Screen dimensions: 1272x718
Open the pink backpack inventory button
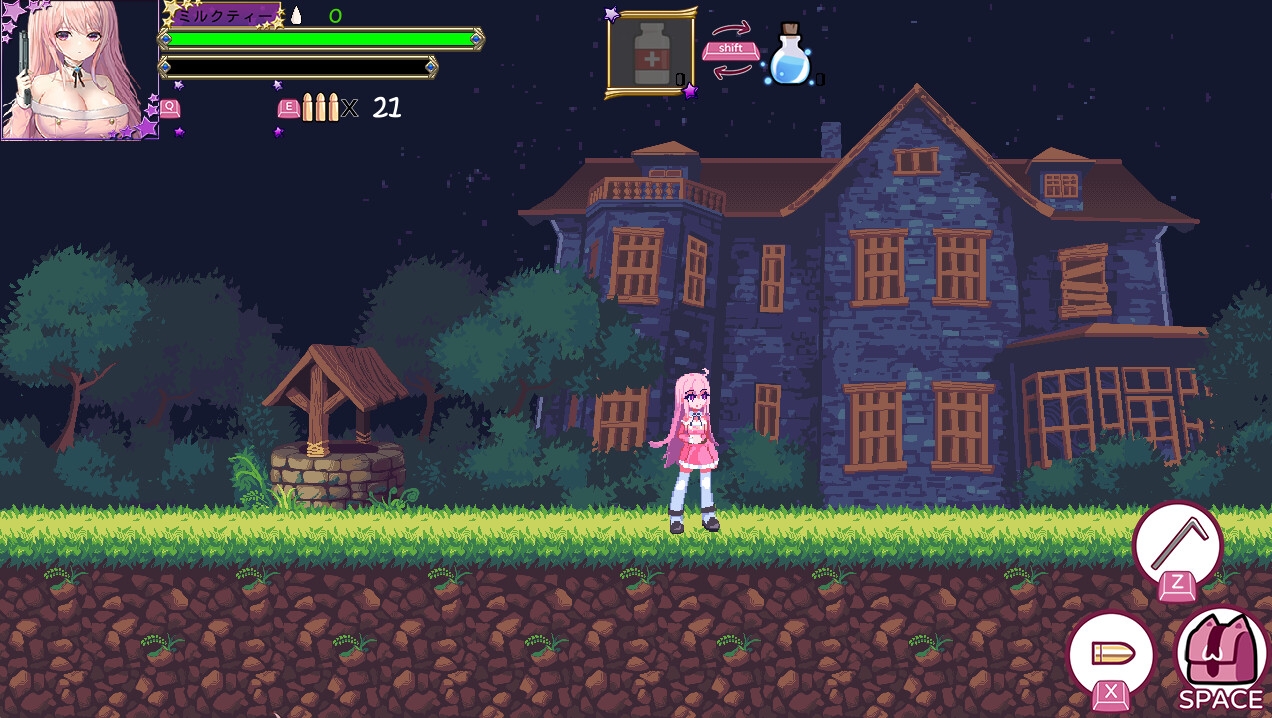[x=1220, y=650]
